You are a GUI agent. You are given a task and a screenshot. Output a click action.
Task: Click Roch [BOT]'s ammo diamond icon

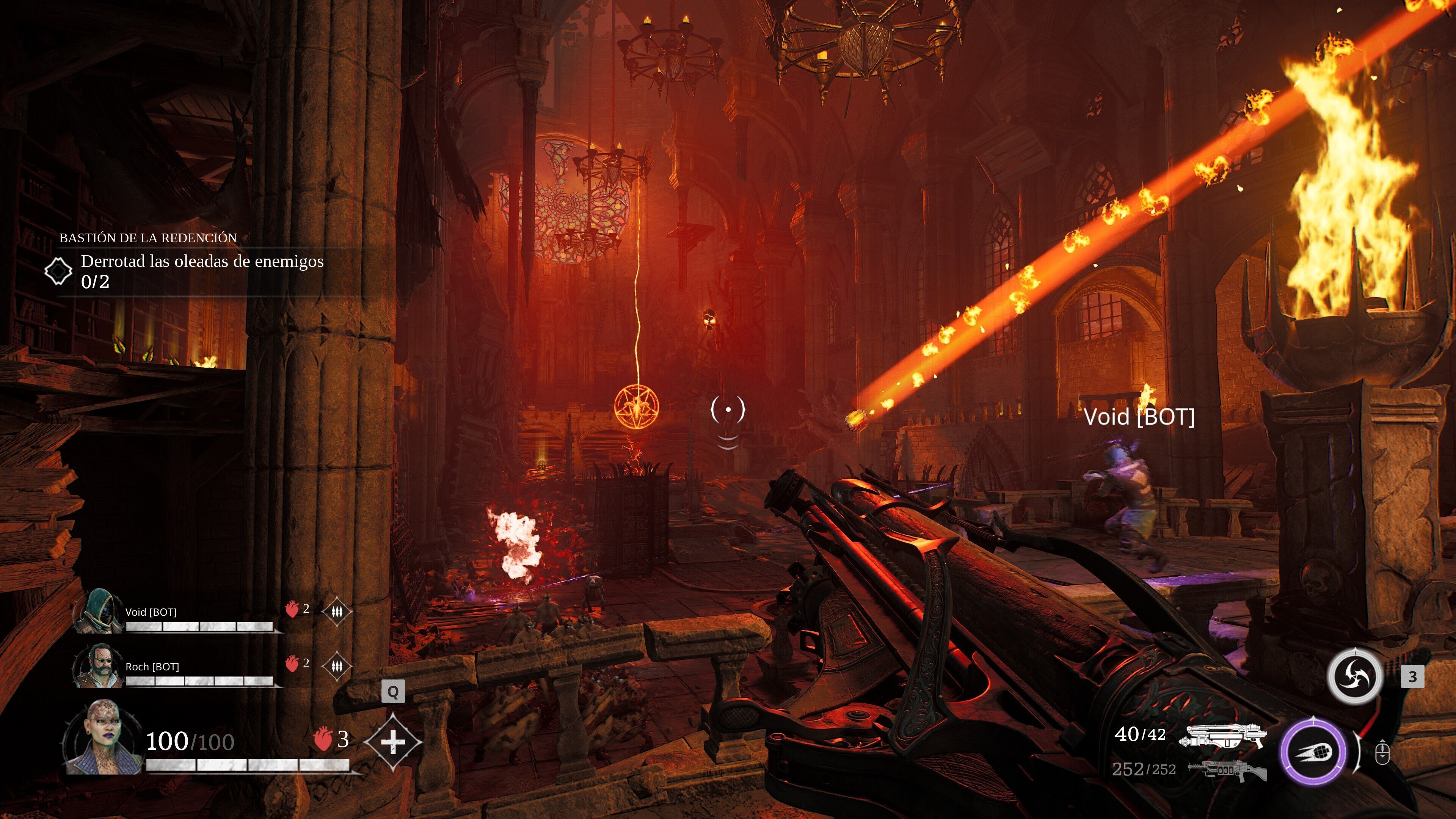pos(337,666)
